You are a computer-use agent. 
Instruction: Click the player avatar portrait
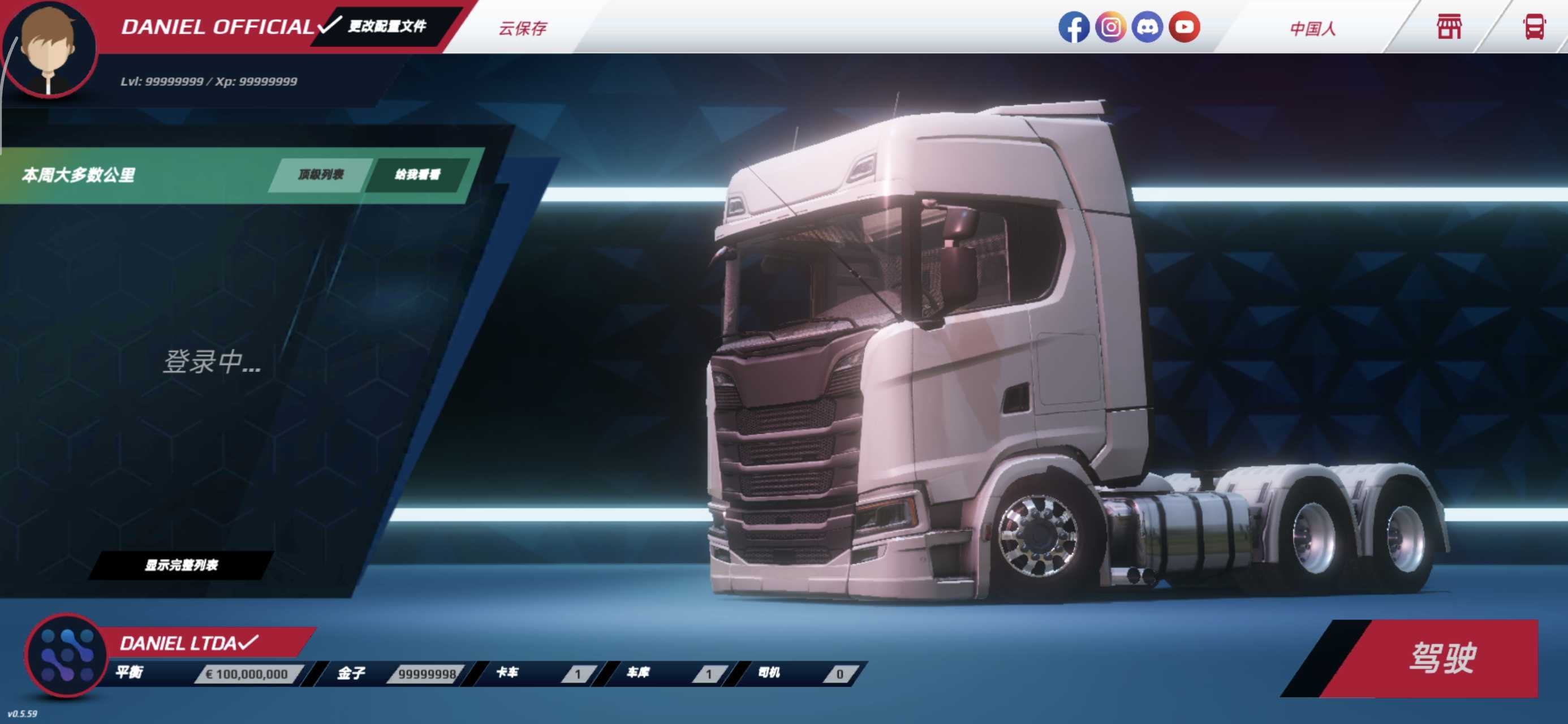(x=49, y=49)
